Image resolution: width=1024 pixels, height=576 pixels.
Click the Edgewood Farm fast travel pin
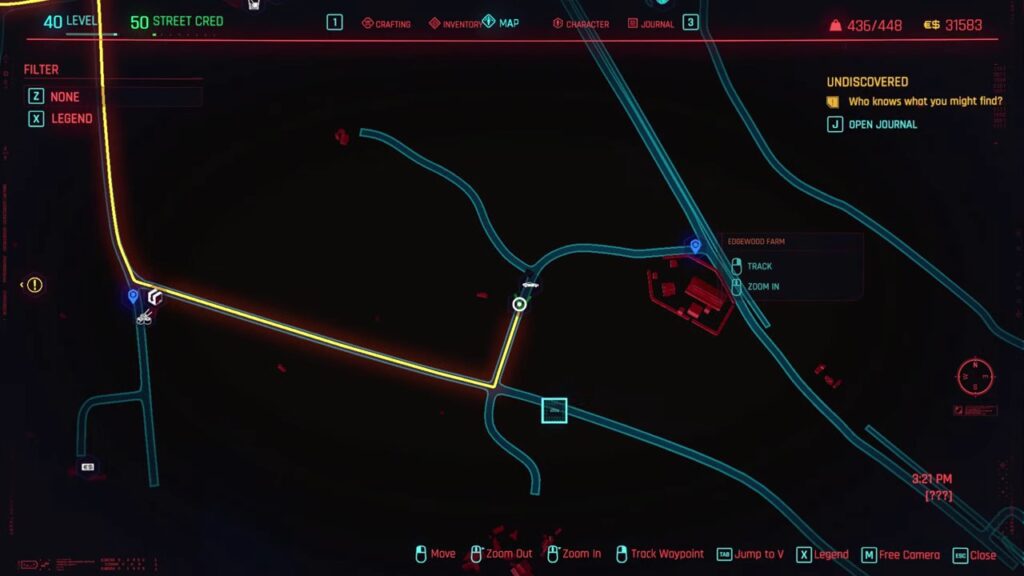point(694,245)
